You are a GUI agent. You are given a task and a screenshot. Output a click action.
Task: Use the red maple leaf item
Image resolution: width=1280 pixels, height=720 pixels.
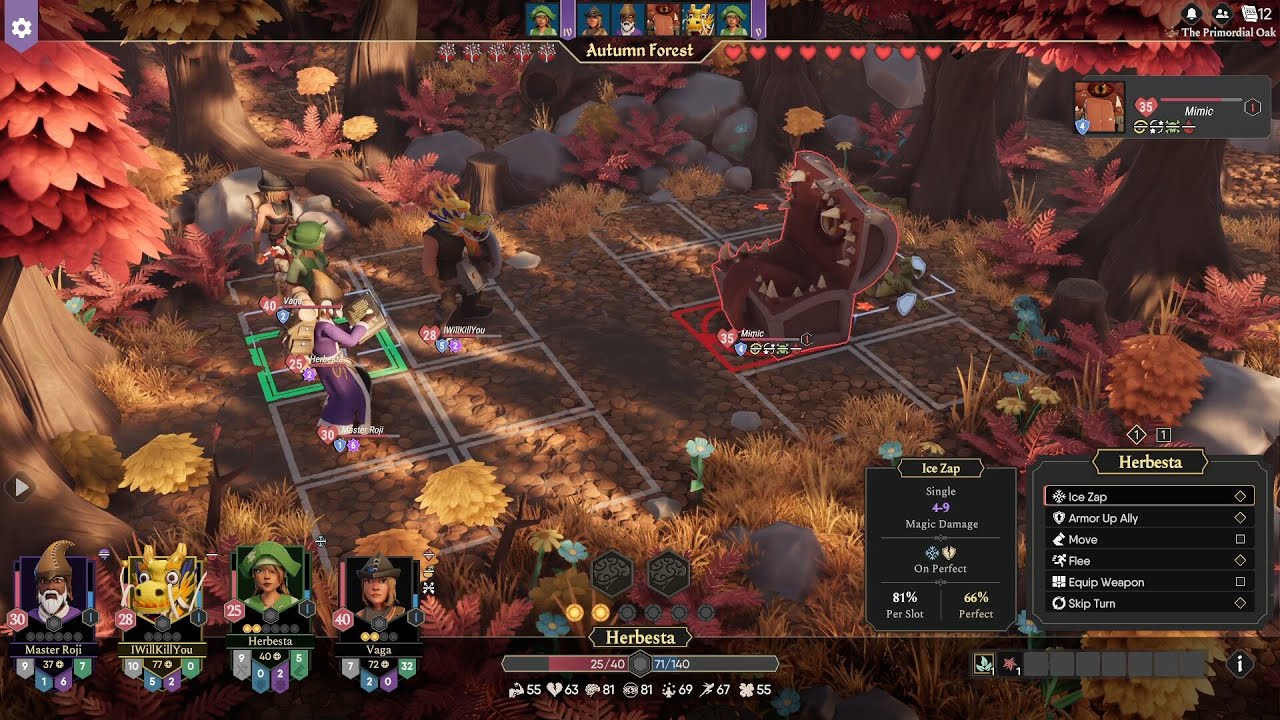click(1008, 663)
